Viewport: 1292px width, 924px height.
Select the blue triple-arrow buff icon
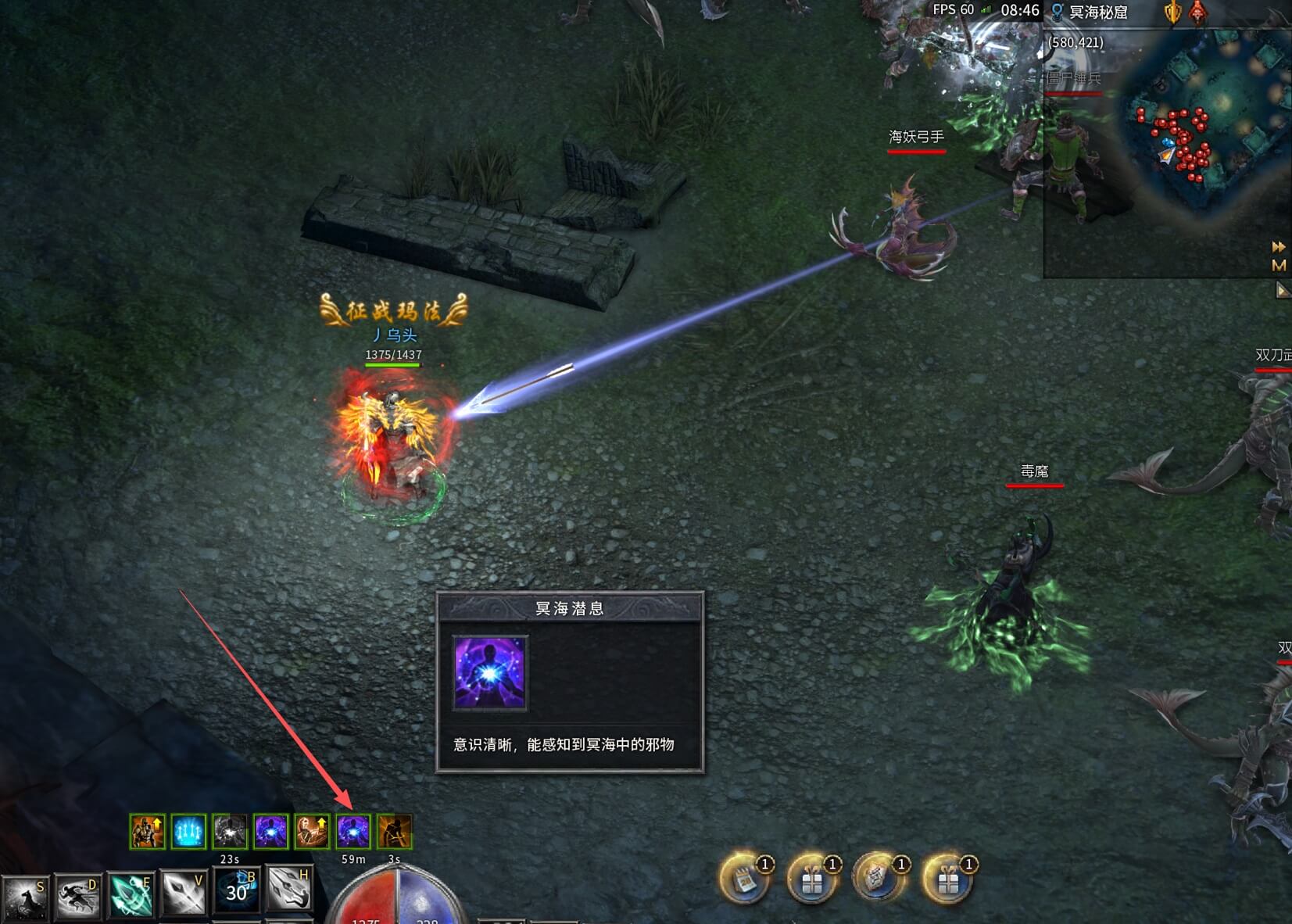tap(188, 832)
